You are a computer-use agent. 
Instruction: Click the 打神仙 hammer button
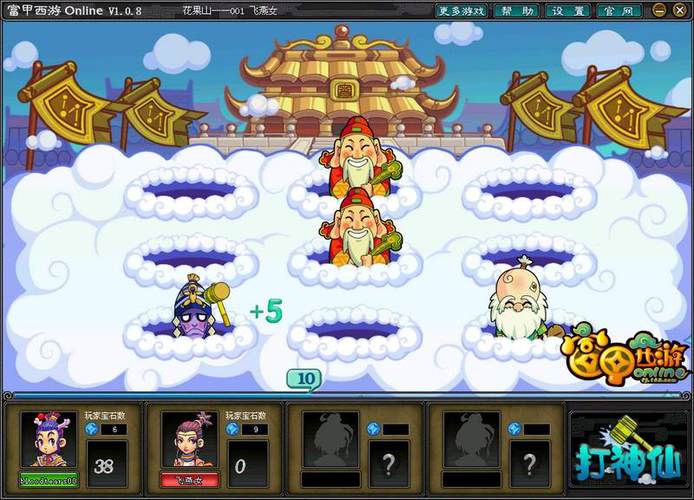pyautogui.click(x=625, y=447)
